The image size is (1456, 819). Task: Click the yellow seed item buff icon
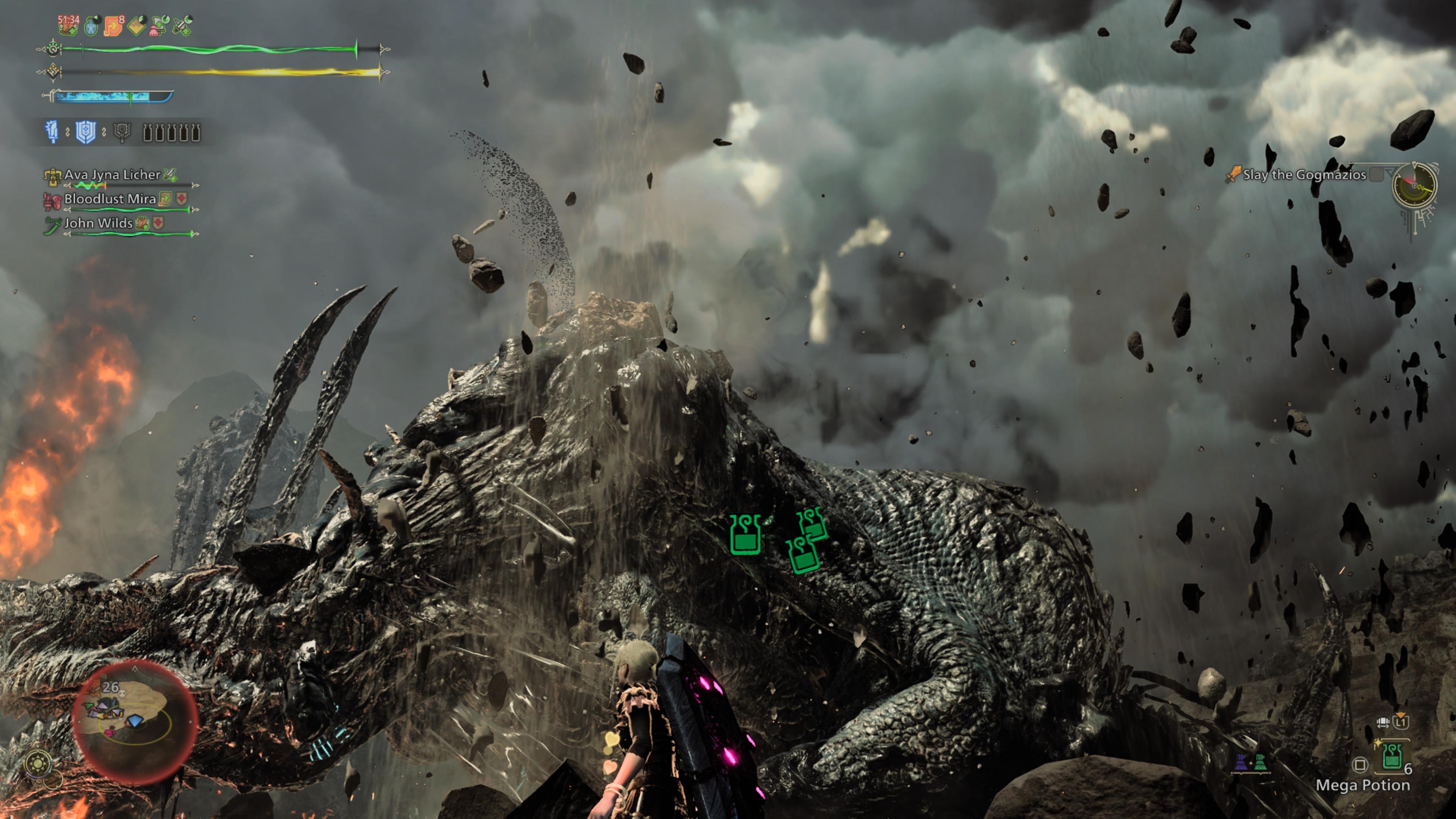tap(137, 25)
